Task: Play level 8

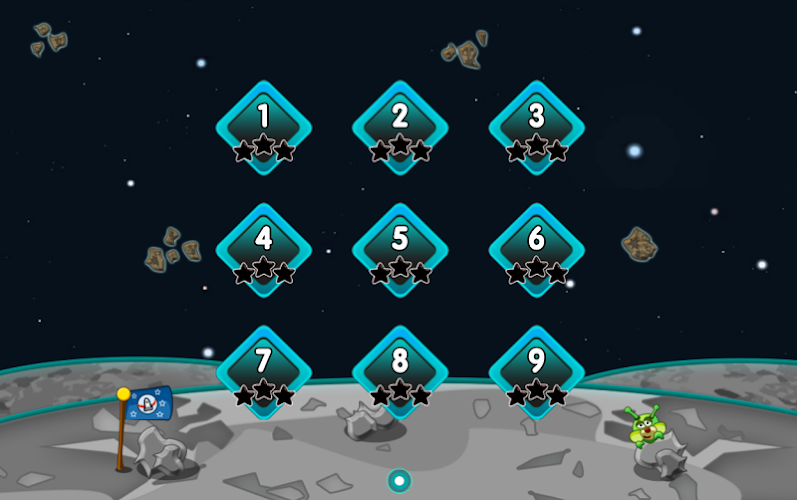Action: click(x=400, y=372)
